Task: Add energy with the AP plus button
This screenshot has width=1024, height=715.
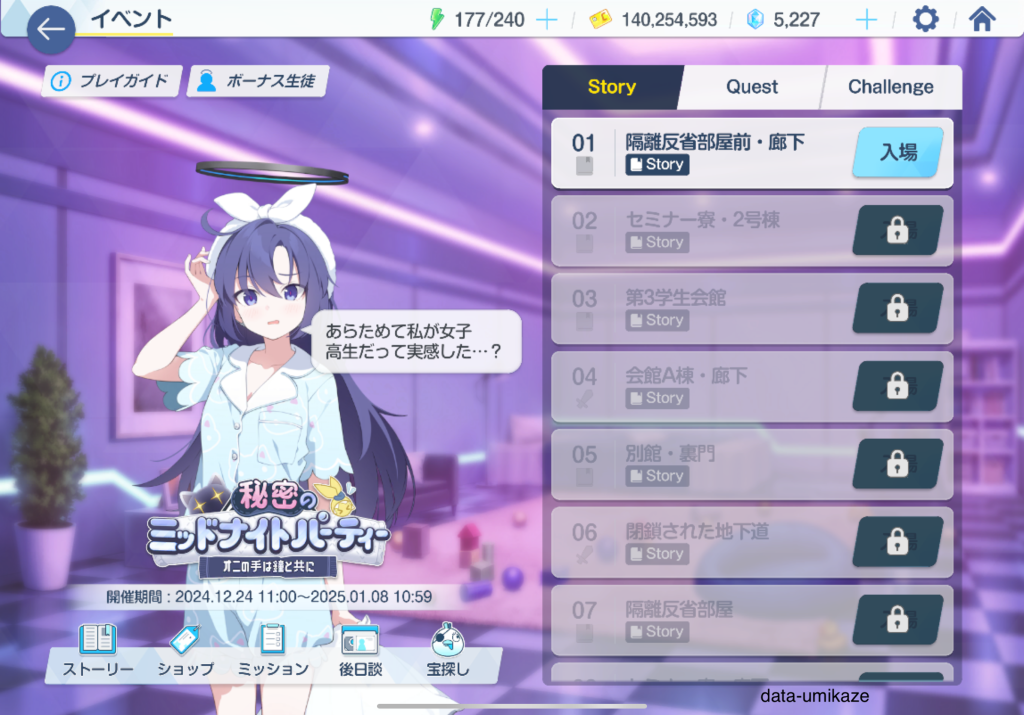Action: (546, 20)
